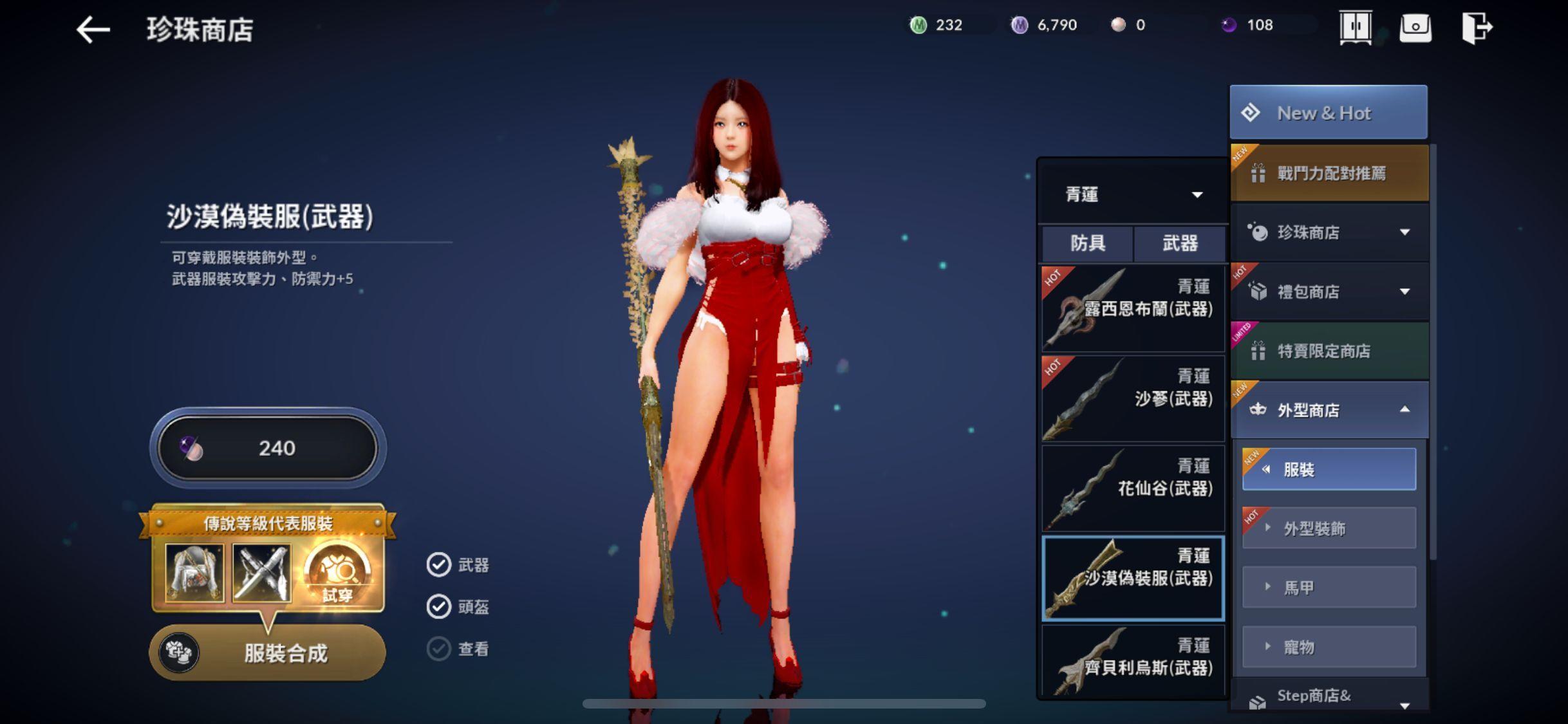
Task: Open the wardrobe storage icon at top right
Action: pyautogui.click(x=1355, y=27)
